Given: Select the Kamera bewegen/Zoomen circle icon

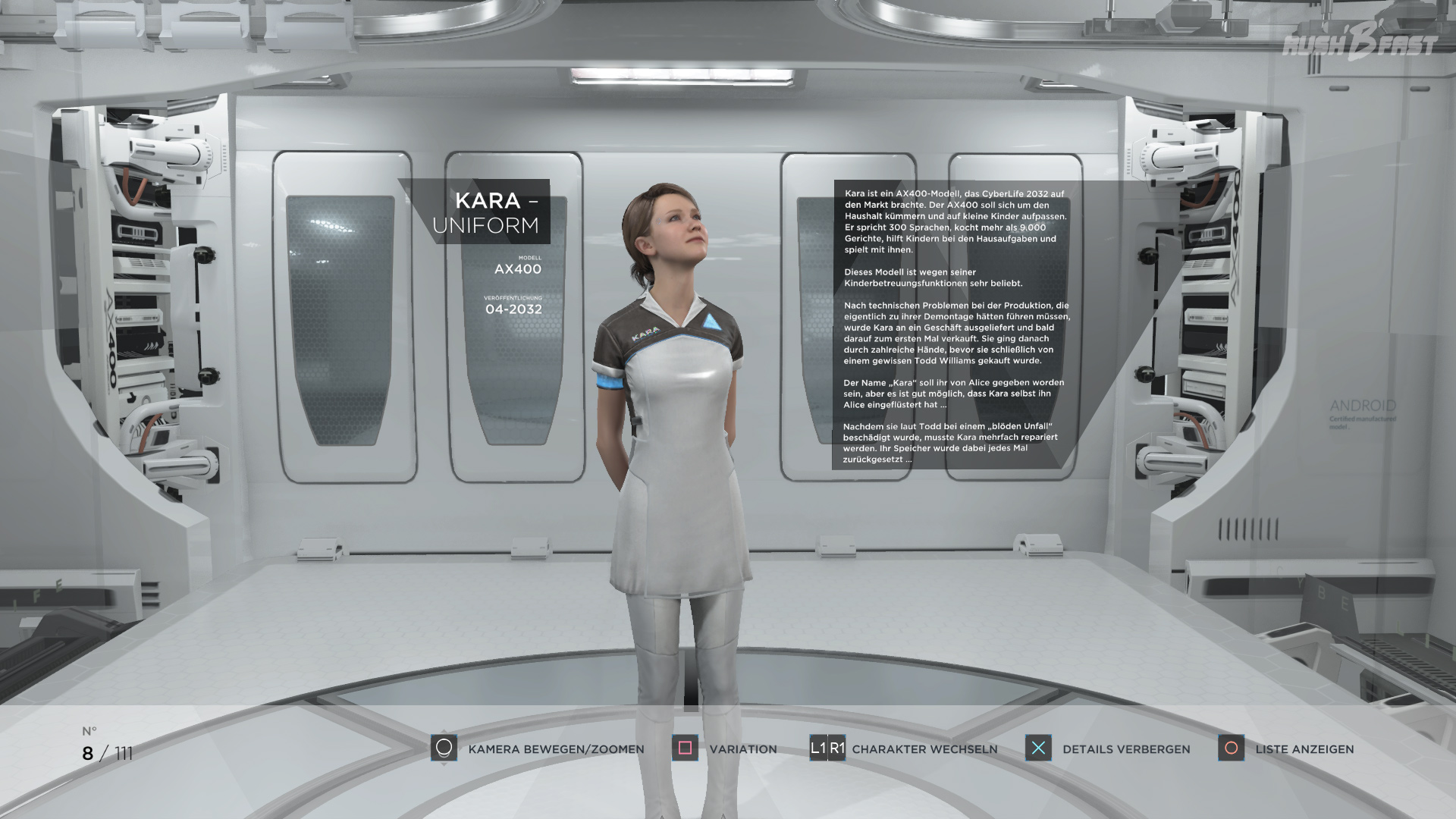Looking at the screenshot, I should [x=443, y=749].
